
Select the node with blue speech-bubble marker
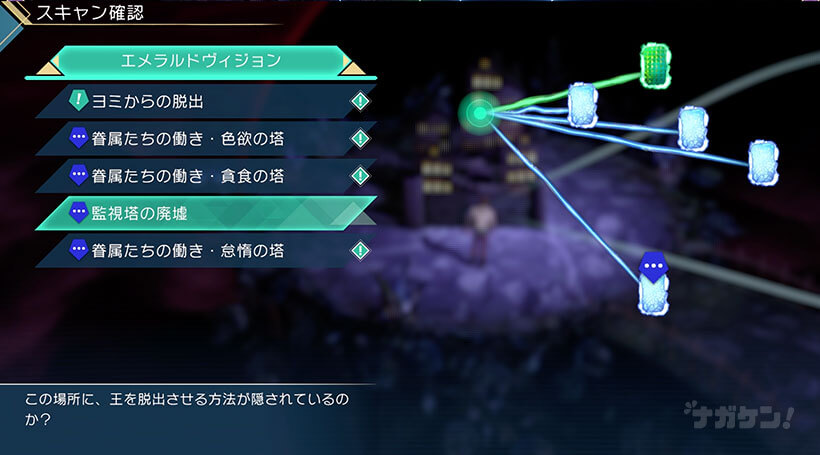[653, 287]
